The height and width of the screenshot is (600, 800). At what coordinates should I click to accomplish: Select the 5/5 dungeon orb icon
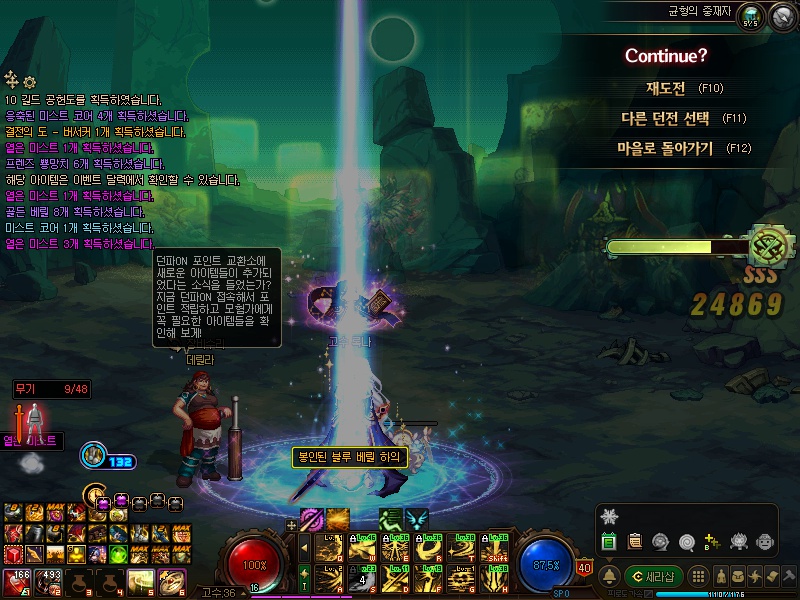point(751,17)
